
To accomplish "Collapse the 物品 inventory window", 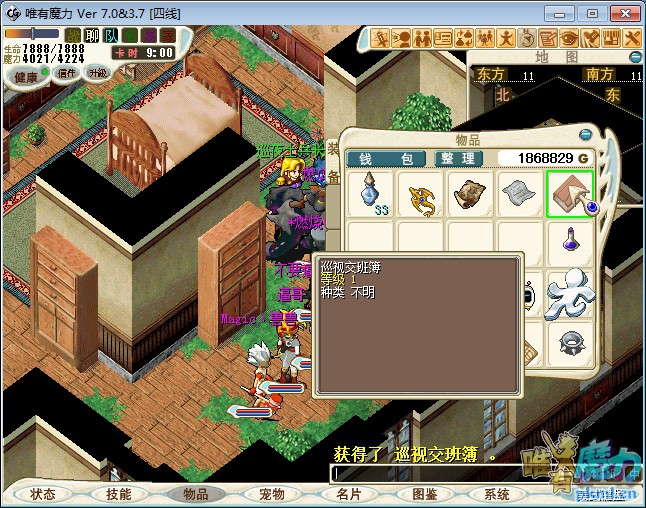I will (585, 135).
